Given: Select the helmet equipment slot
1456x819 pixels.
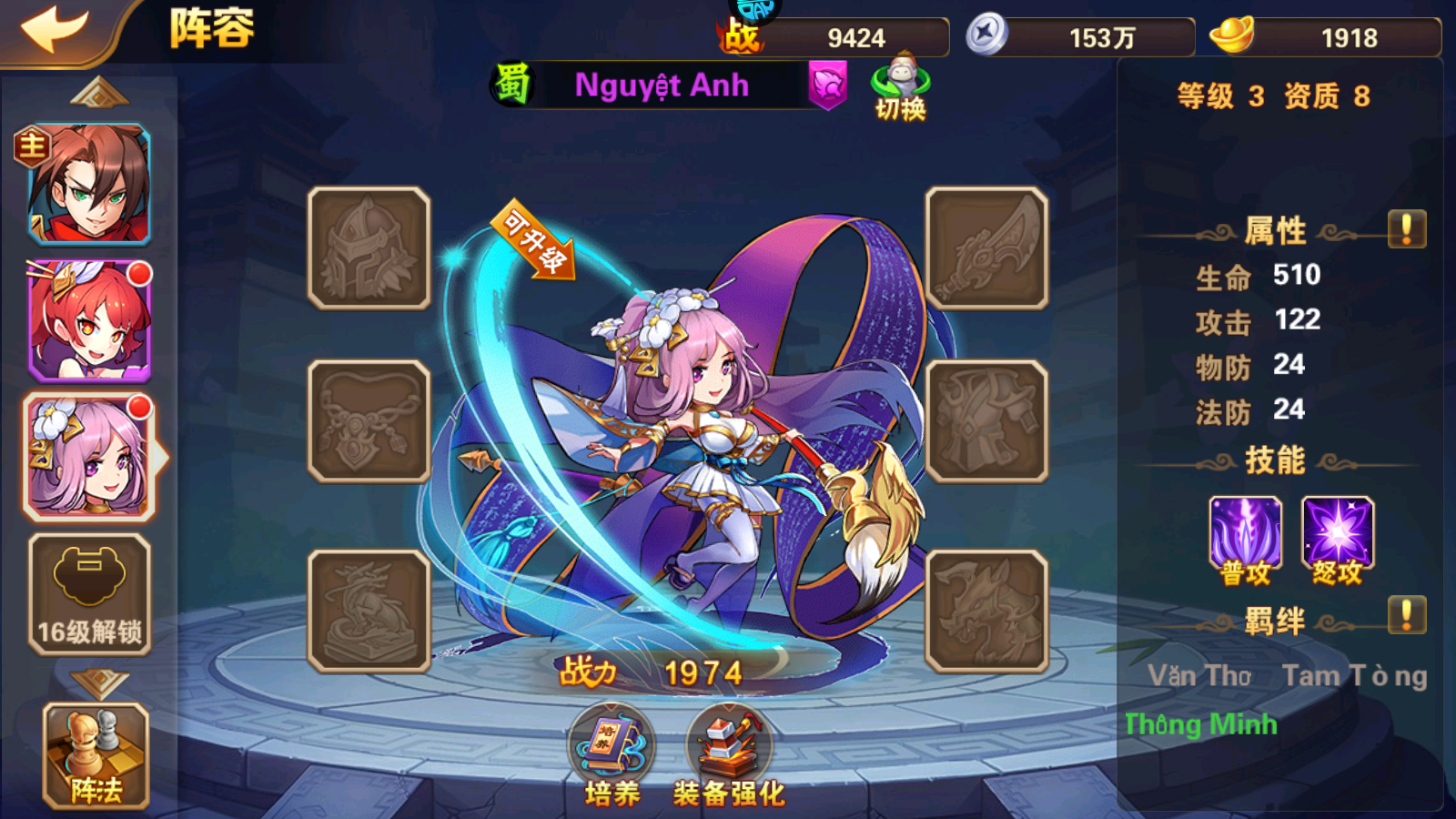Looking at the screenshot, I should click(x=369, y=246).
